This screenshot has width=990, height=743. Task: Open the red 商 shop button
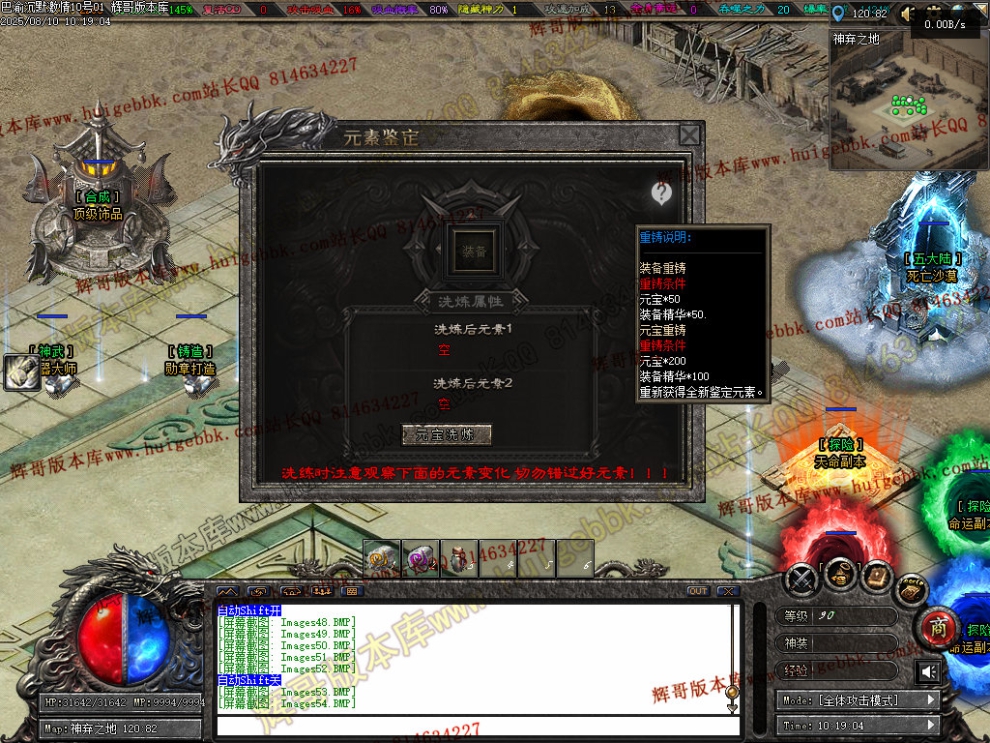(937, 627)
